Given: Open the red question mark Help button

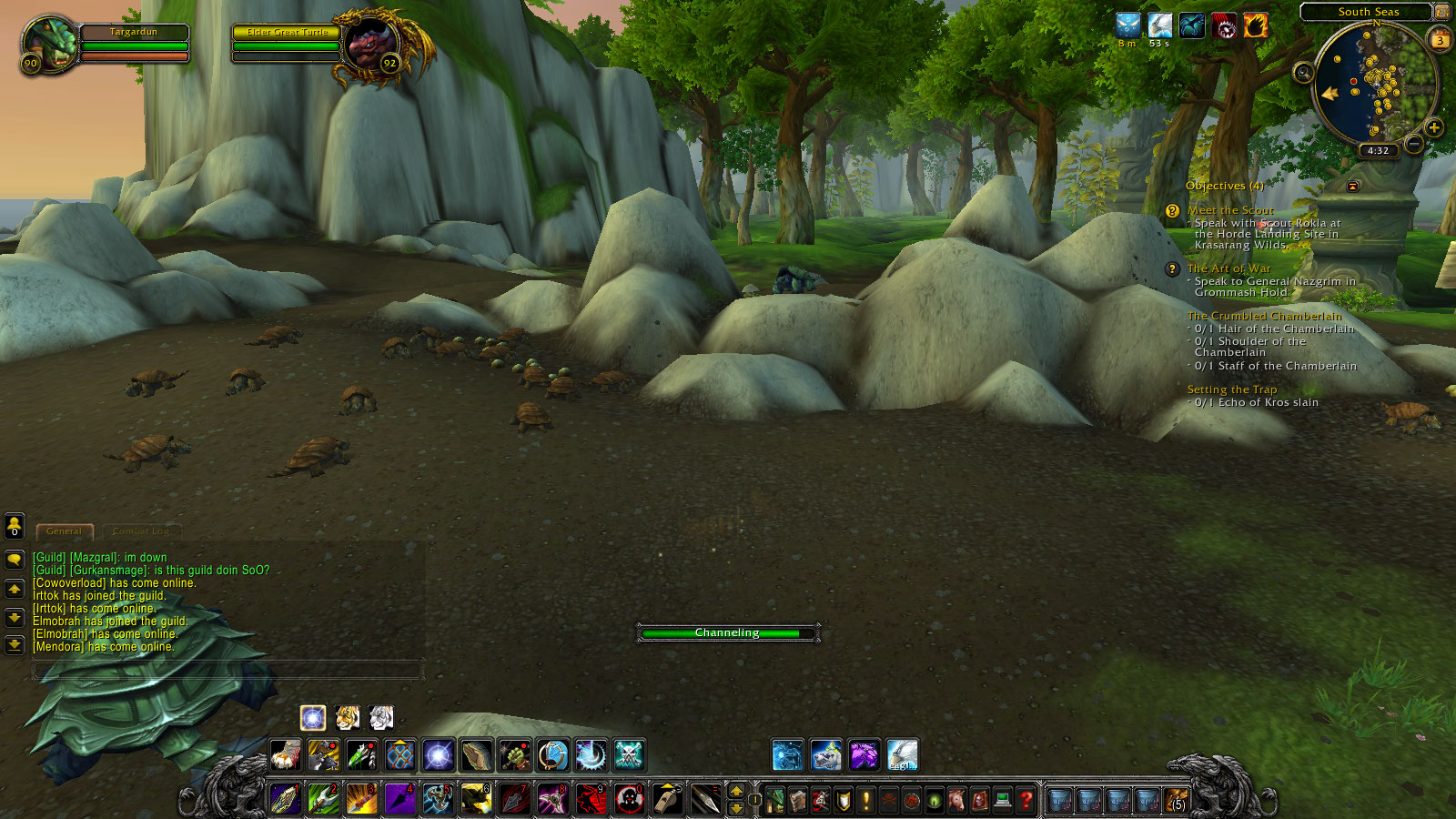Looking at the screenshot, I should tap(1026, 800).
